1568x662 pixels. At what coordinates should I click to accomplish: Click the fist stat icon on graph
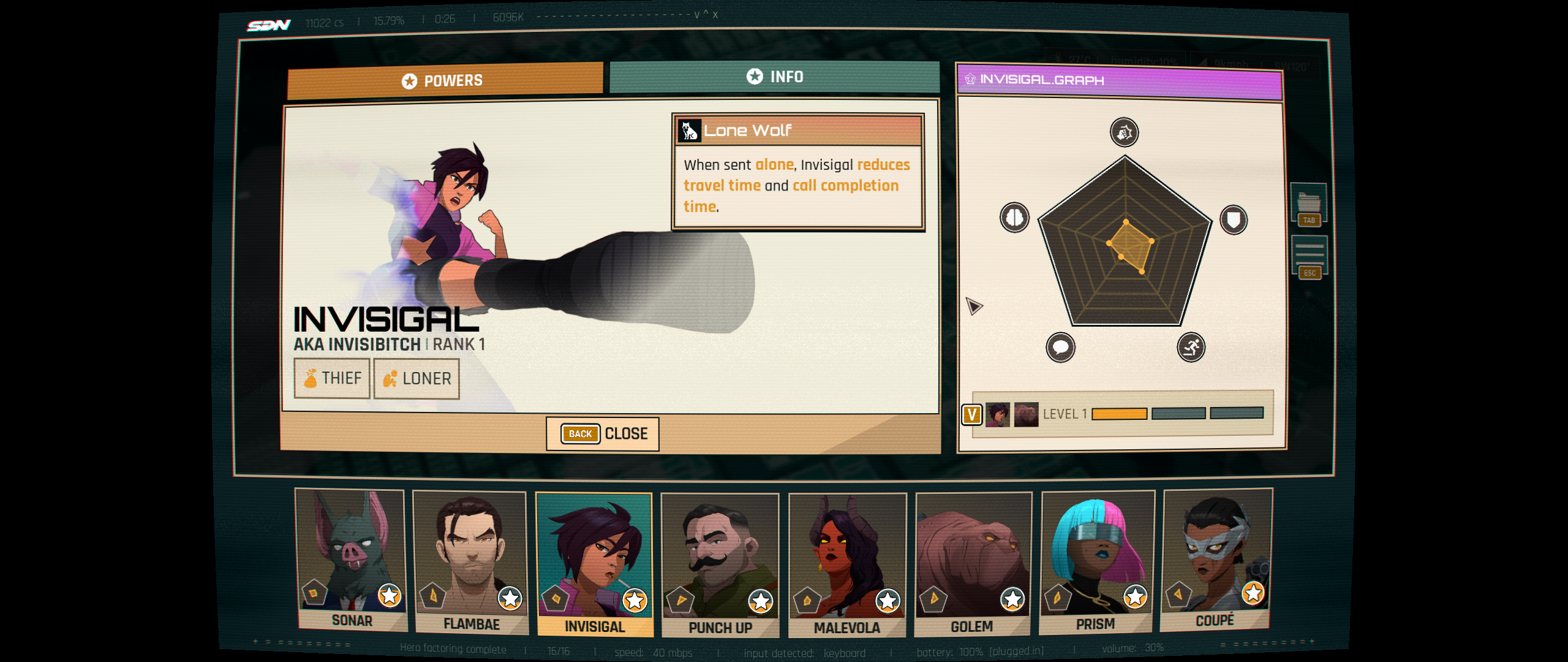pyautogui.click(x=1125, y=132)
